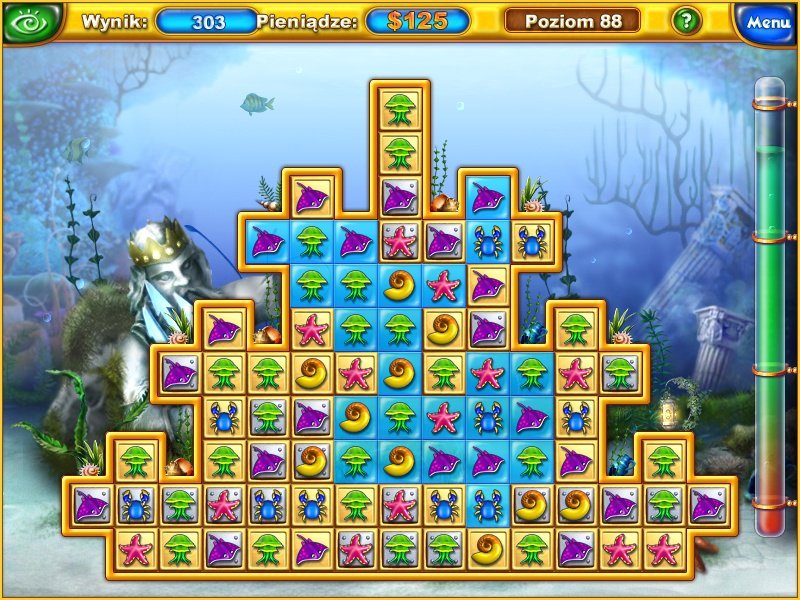
Task: Open the Menu button
Action: click(767, 21)
